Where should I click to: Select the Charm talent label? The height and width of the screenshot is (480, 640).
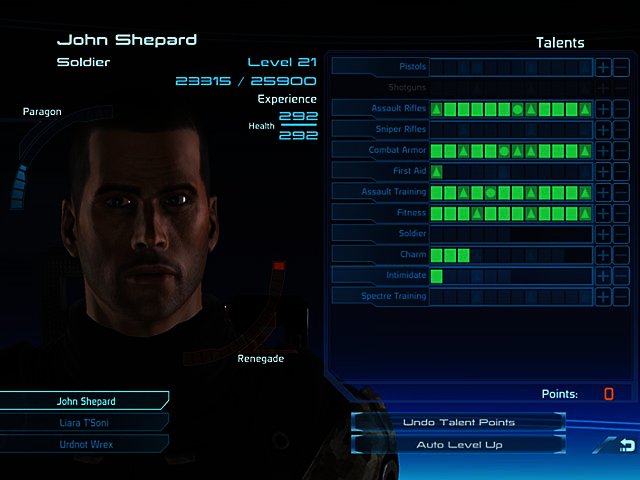click(x=380, y=255)
